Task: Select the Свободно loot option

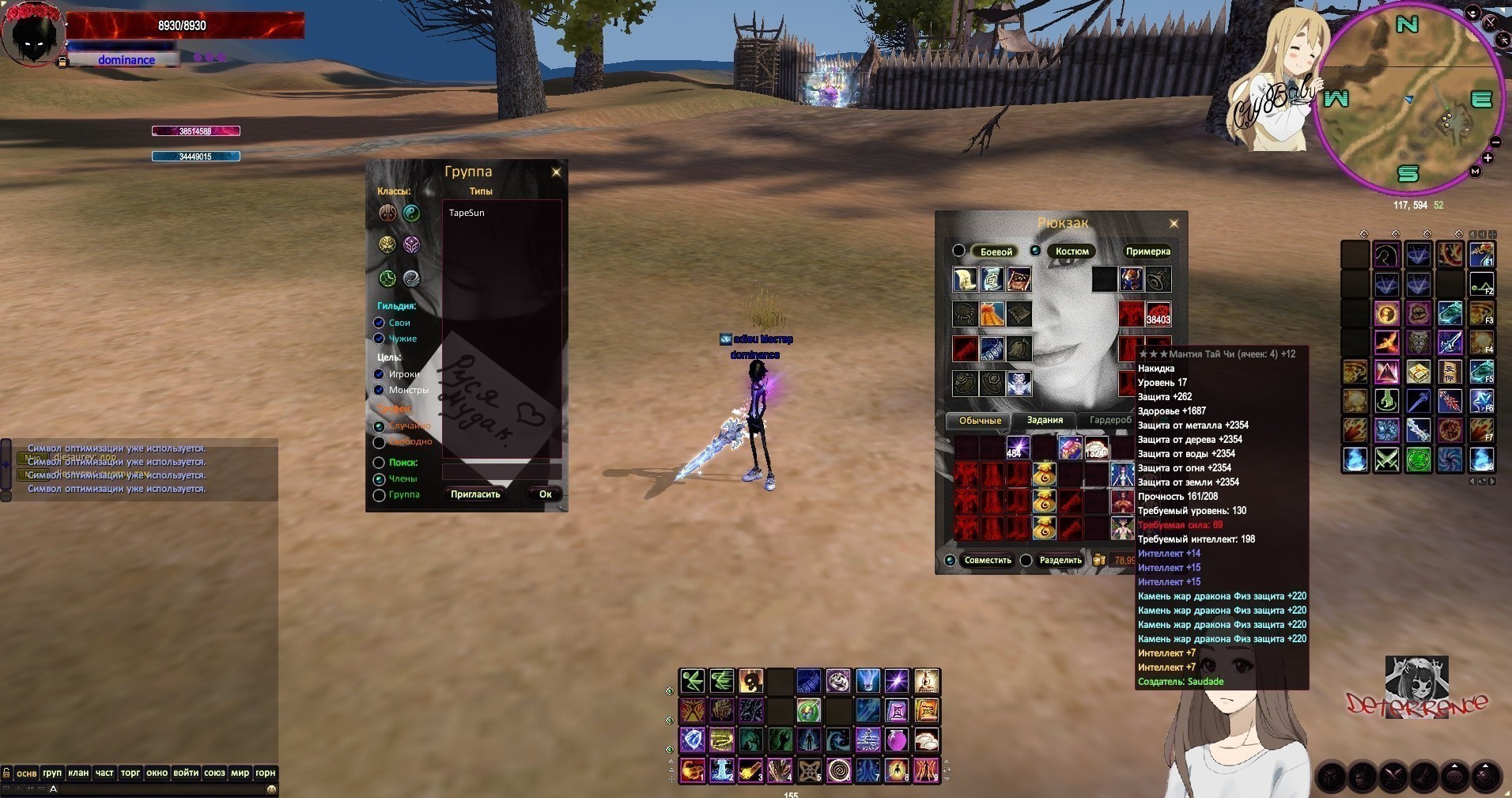Action: point(380,442)
